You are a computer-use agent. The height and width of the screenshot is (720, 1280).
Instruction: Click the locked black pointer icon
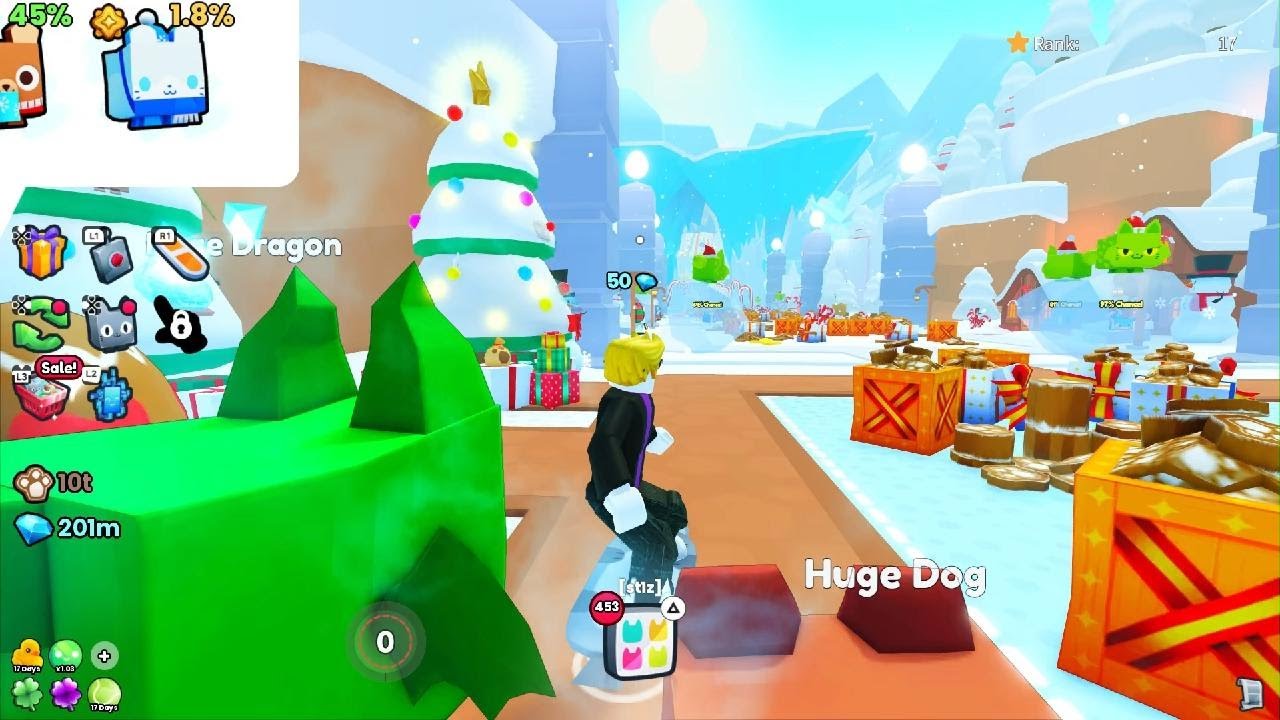(x=180, y=322)
